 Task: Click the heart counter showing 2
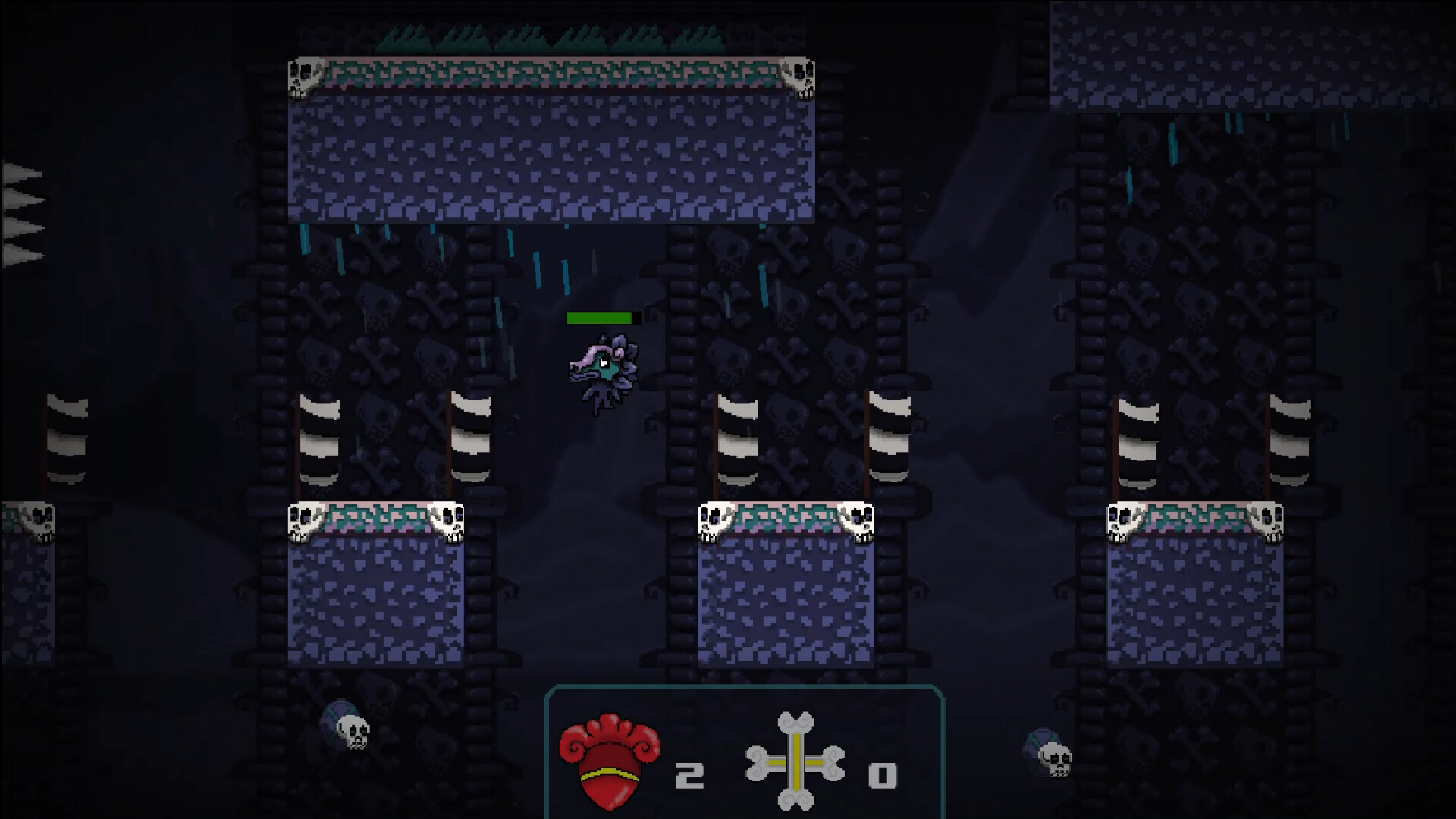point(690,773)
